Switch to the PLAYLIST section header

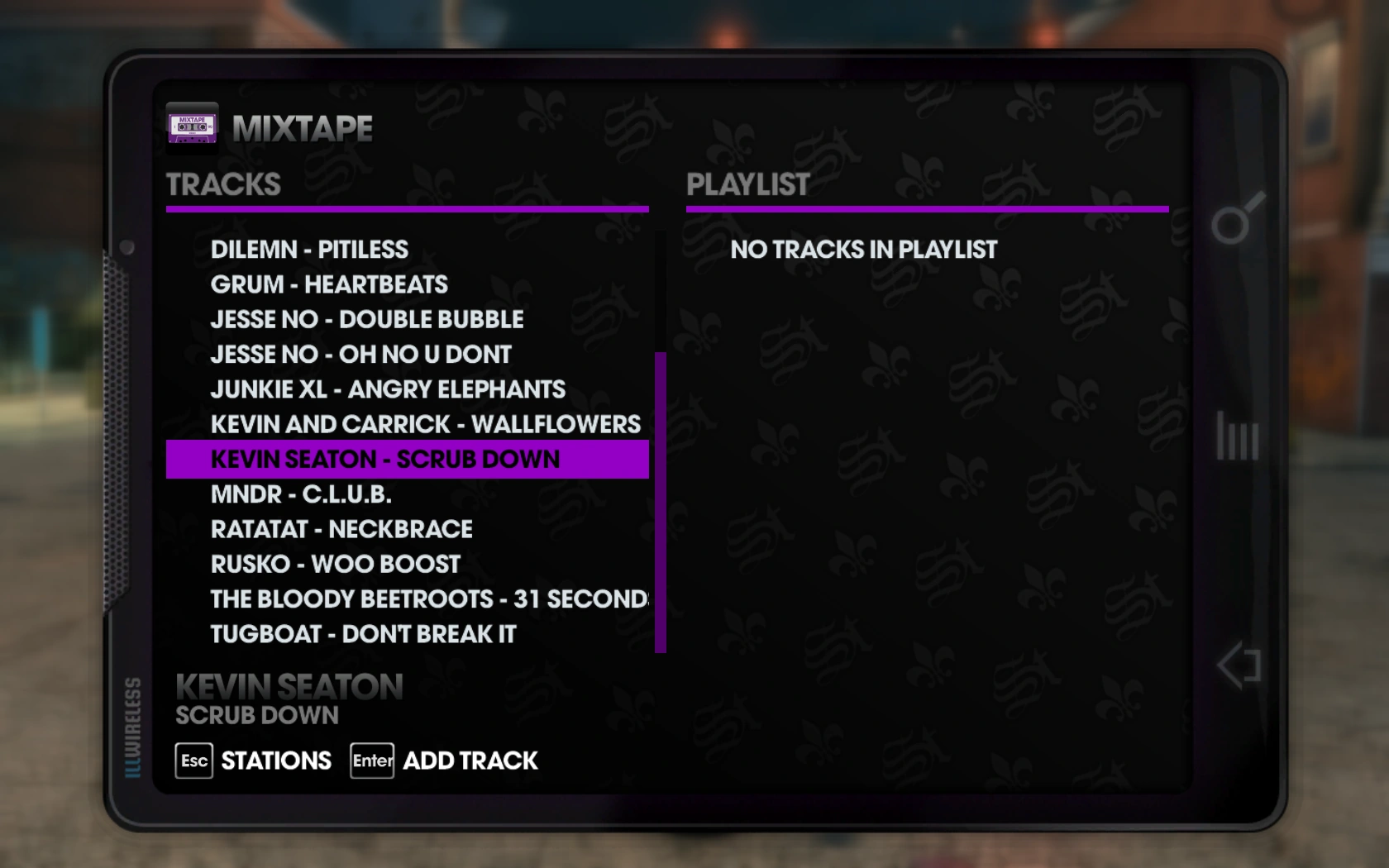pyautogui.click(x=747, y=184)
